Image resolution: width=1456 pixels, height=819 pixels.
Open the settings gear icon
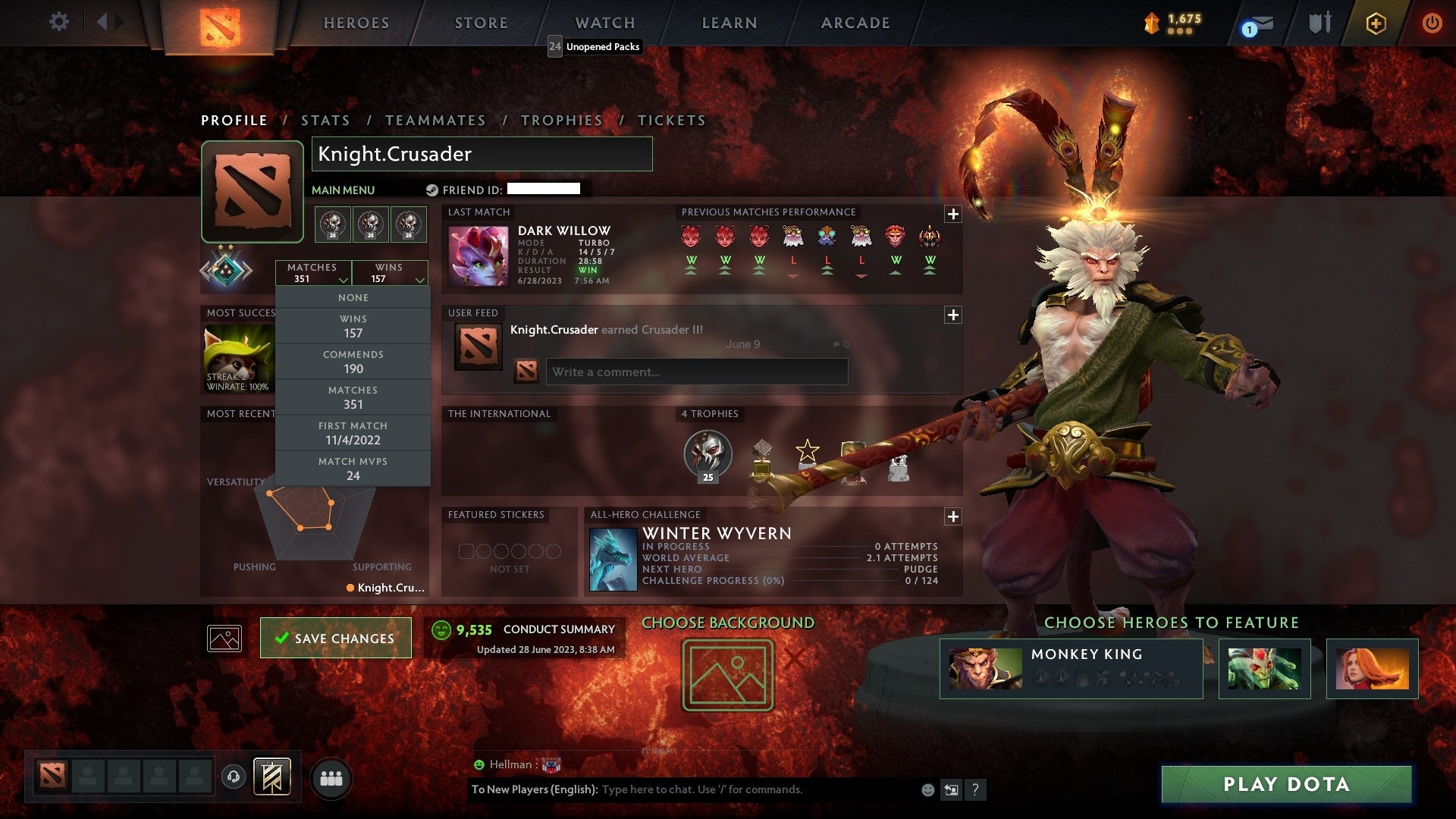click(x=58, y=22)
